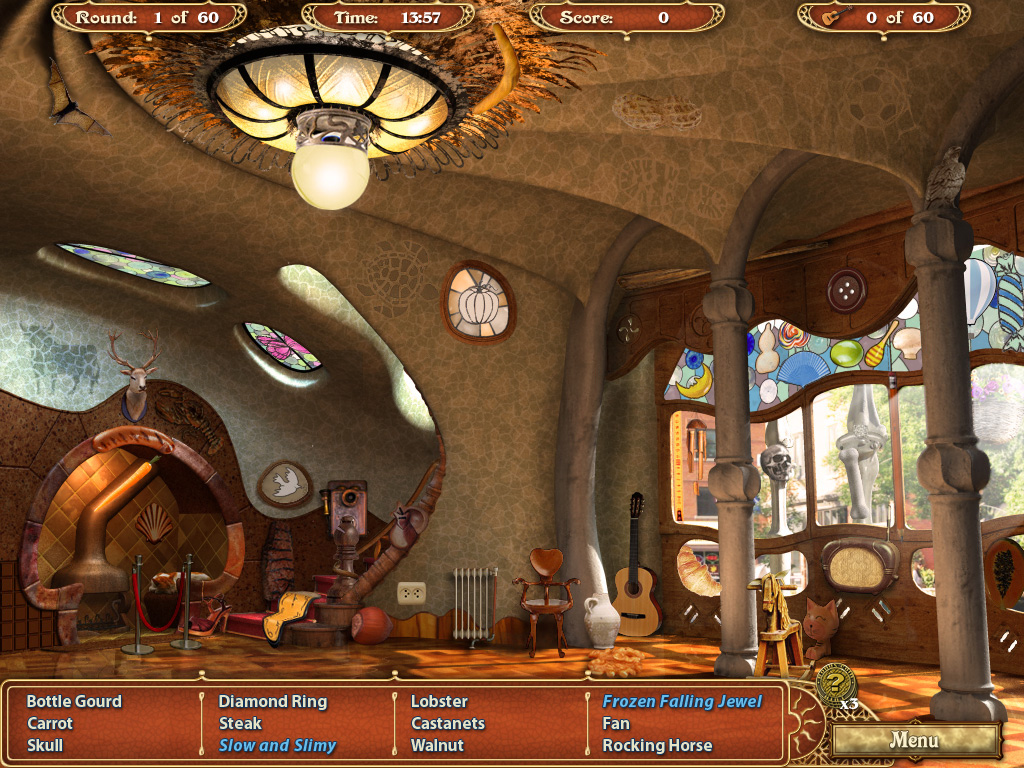Choose Fan from the find list

[x=616, y=724]
